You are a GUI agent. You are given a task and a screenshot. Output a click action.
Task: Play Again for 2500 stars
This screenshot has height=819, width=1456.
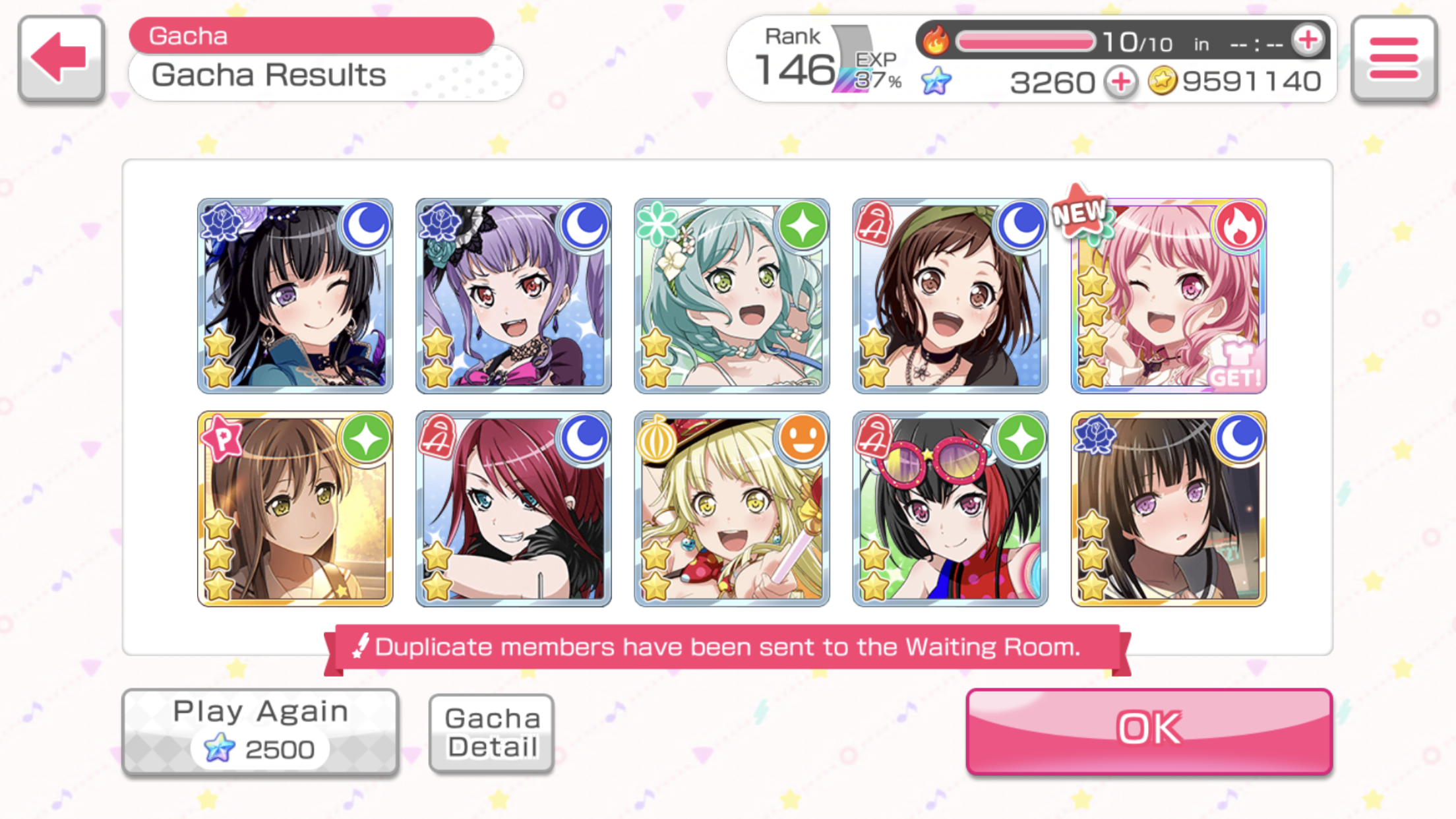click(x=260, y=731)
